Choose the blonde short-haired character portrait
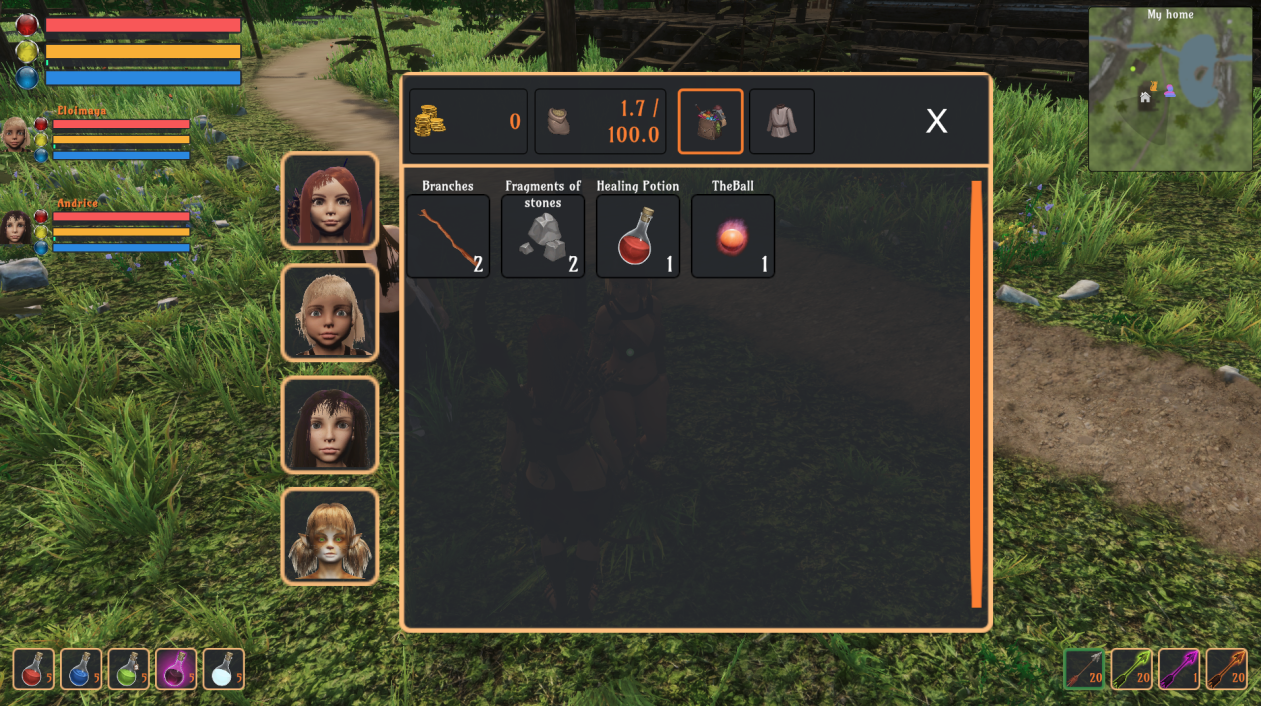1261x706 pixels. (x=330, y=312)
